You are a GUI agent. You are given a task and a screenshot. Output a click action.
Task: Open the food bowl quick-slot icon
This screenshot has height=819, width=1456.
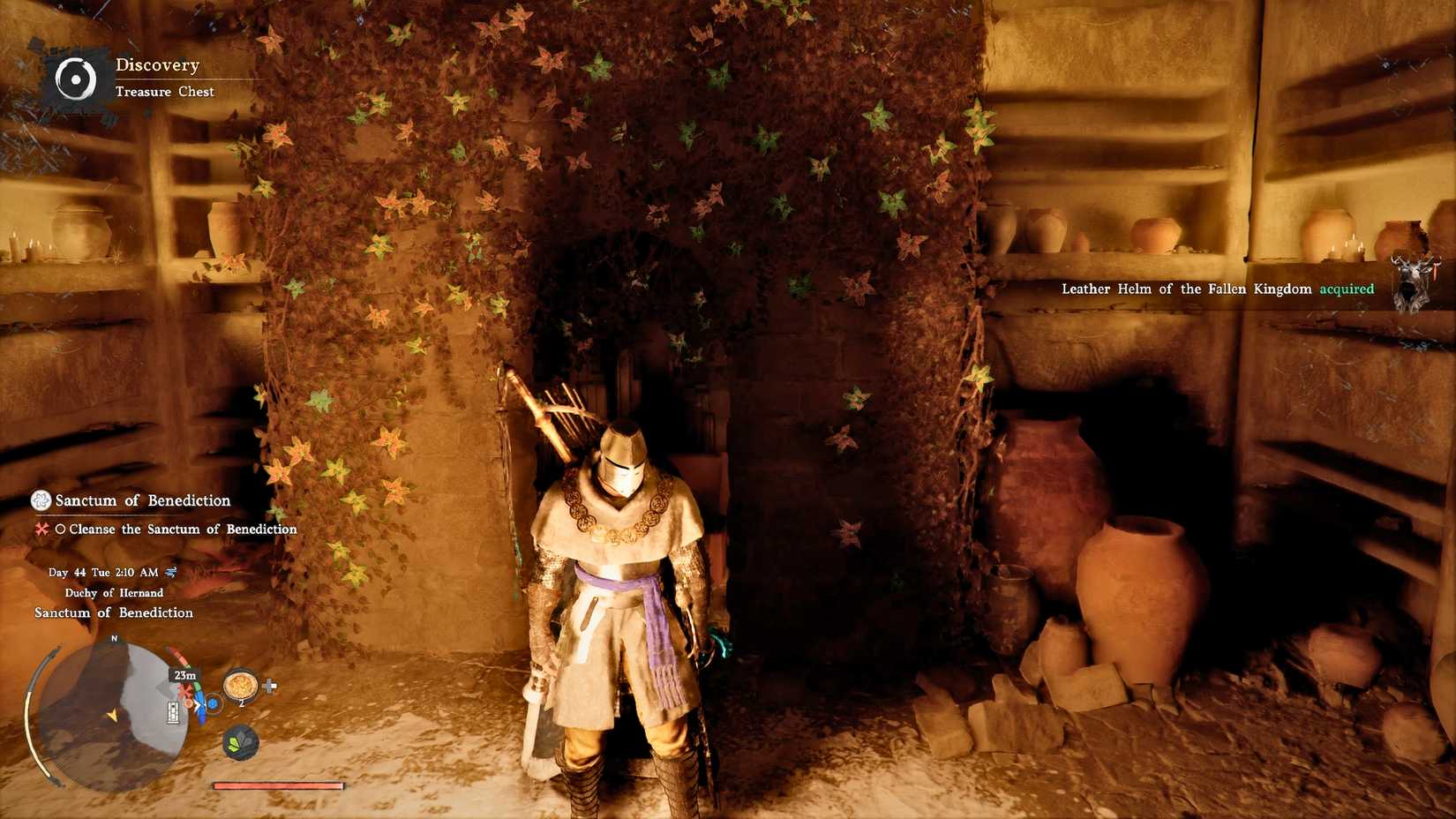pos(240,687)
